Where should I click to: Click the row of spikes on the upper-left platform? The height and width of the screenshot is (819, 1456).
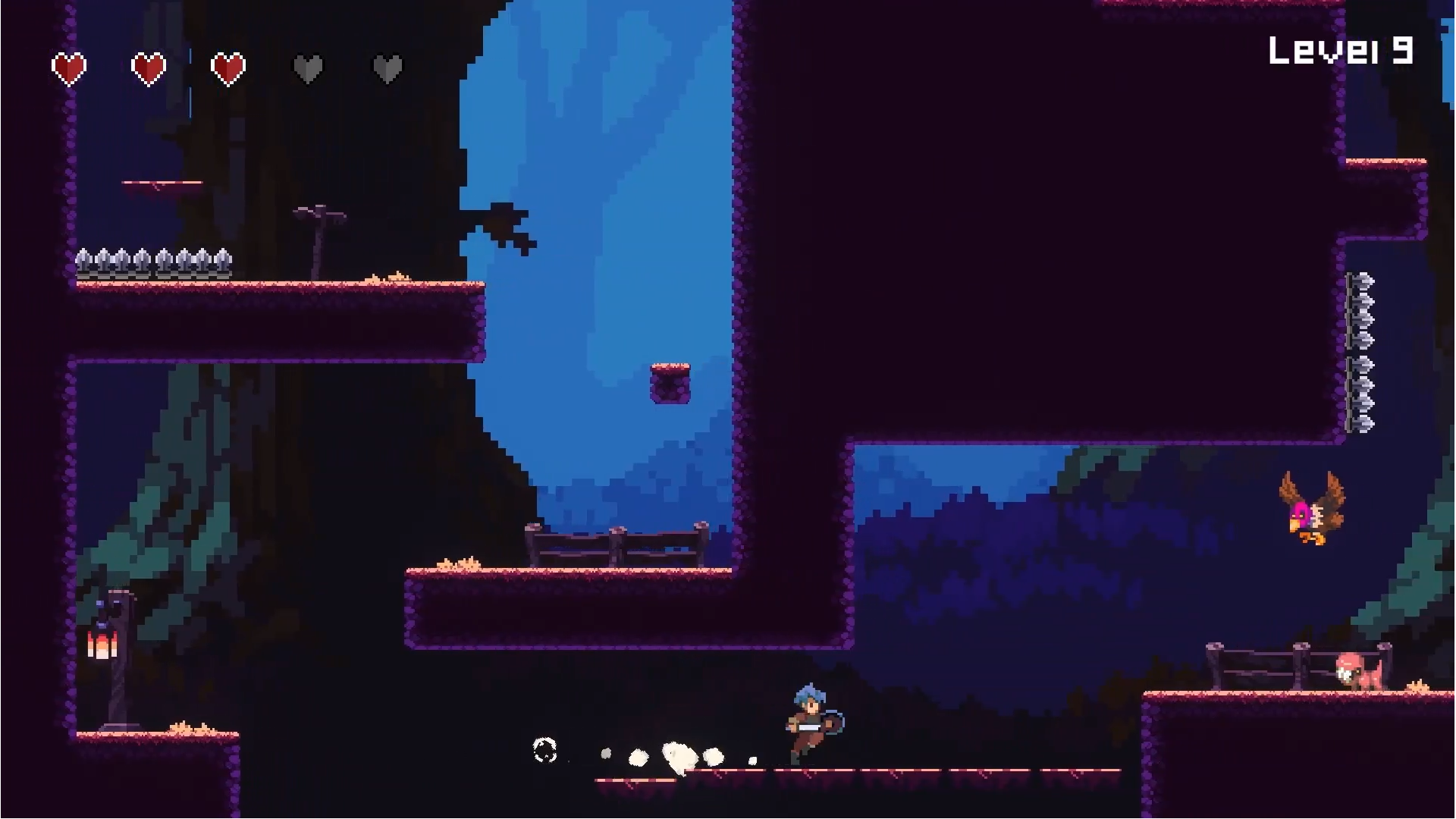point(152,262)
